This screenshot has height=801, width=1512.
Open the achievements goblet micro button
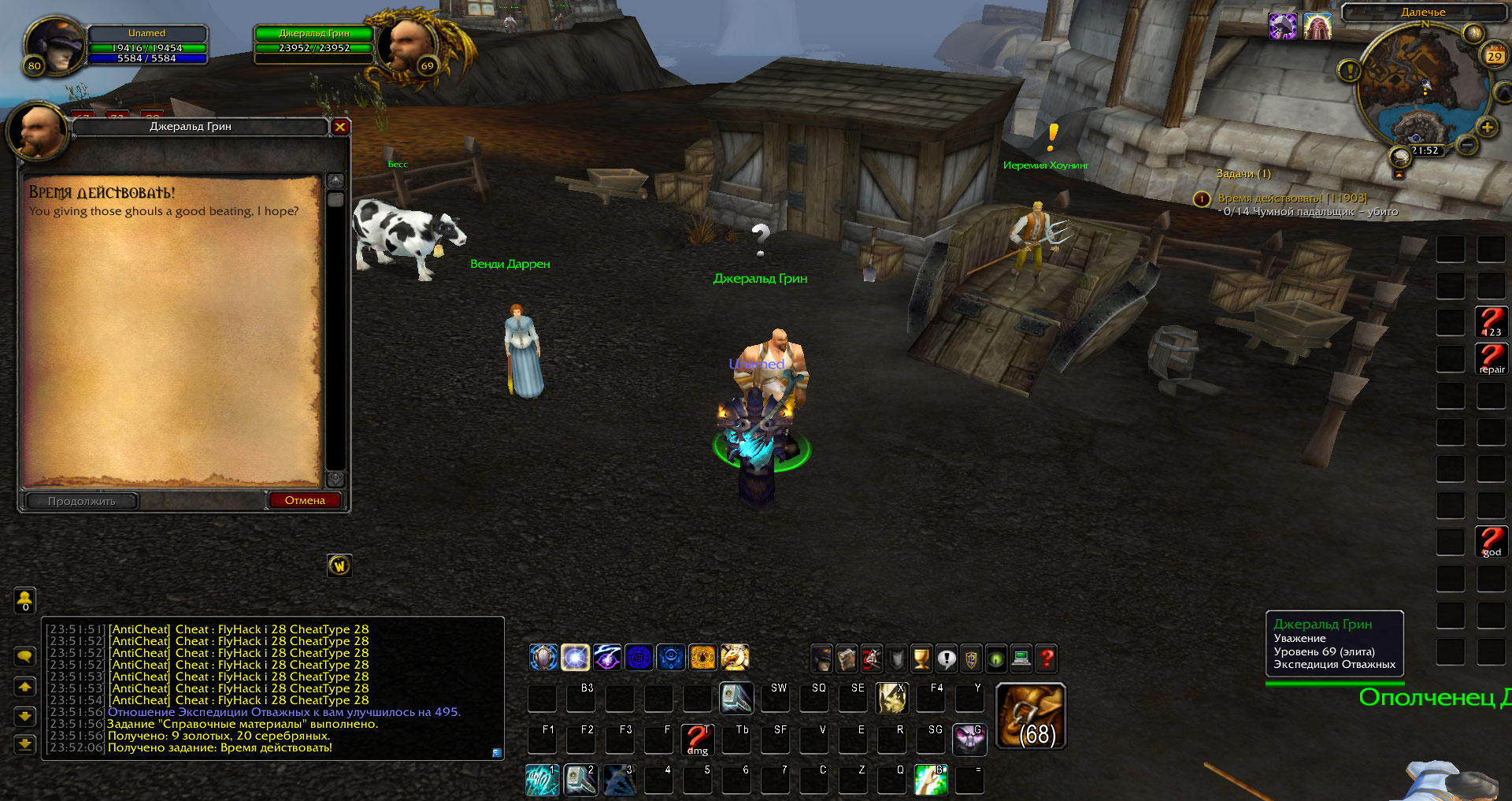tap(921, 658)
